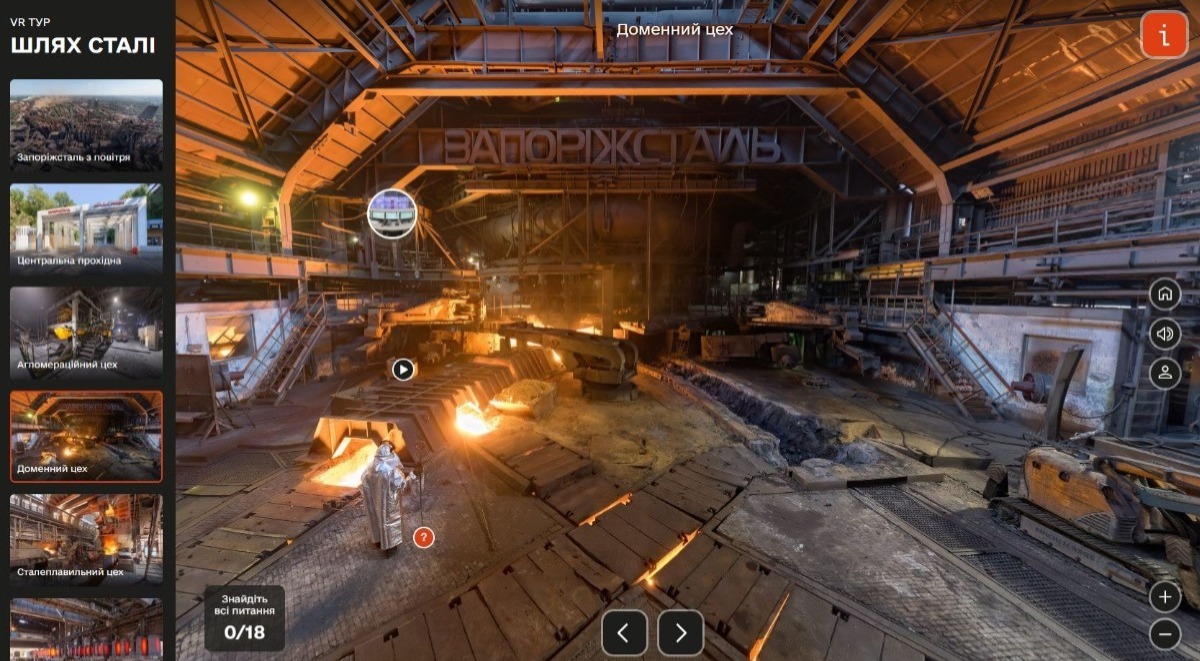
Task: Advance with the next scene arrow
Action: point(681,632)
